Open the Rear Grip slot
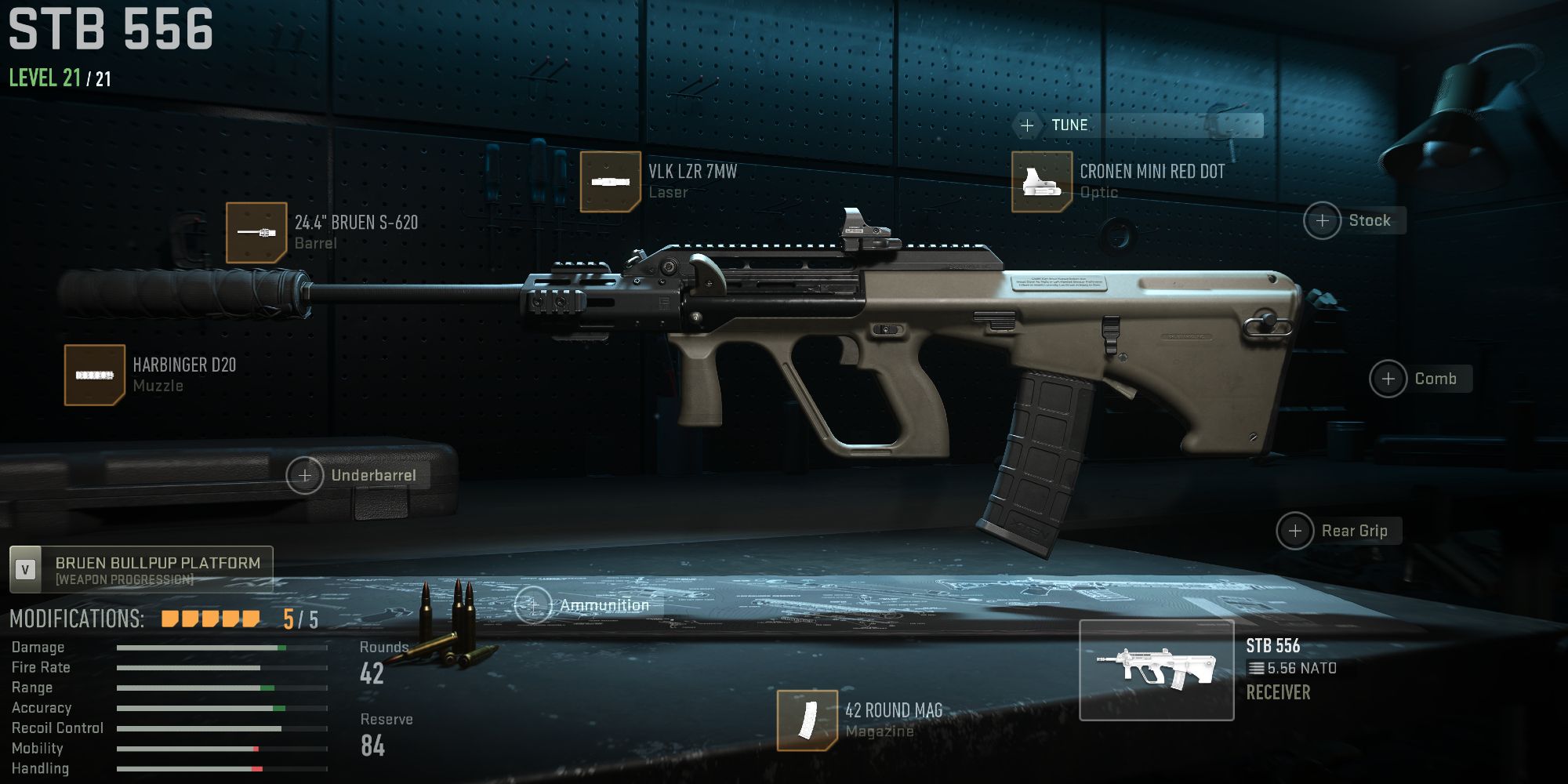 (x=1297, y=531)
